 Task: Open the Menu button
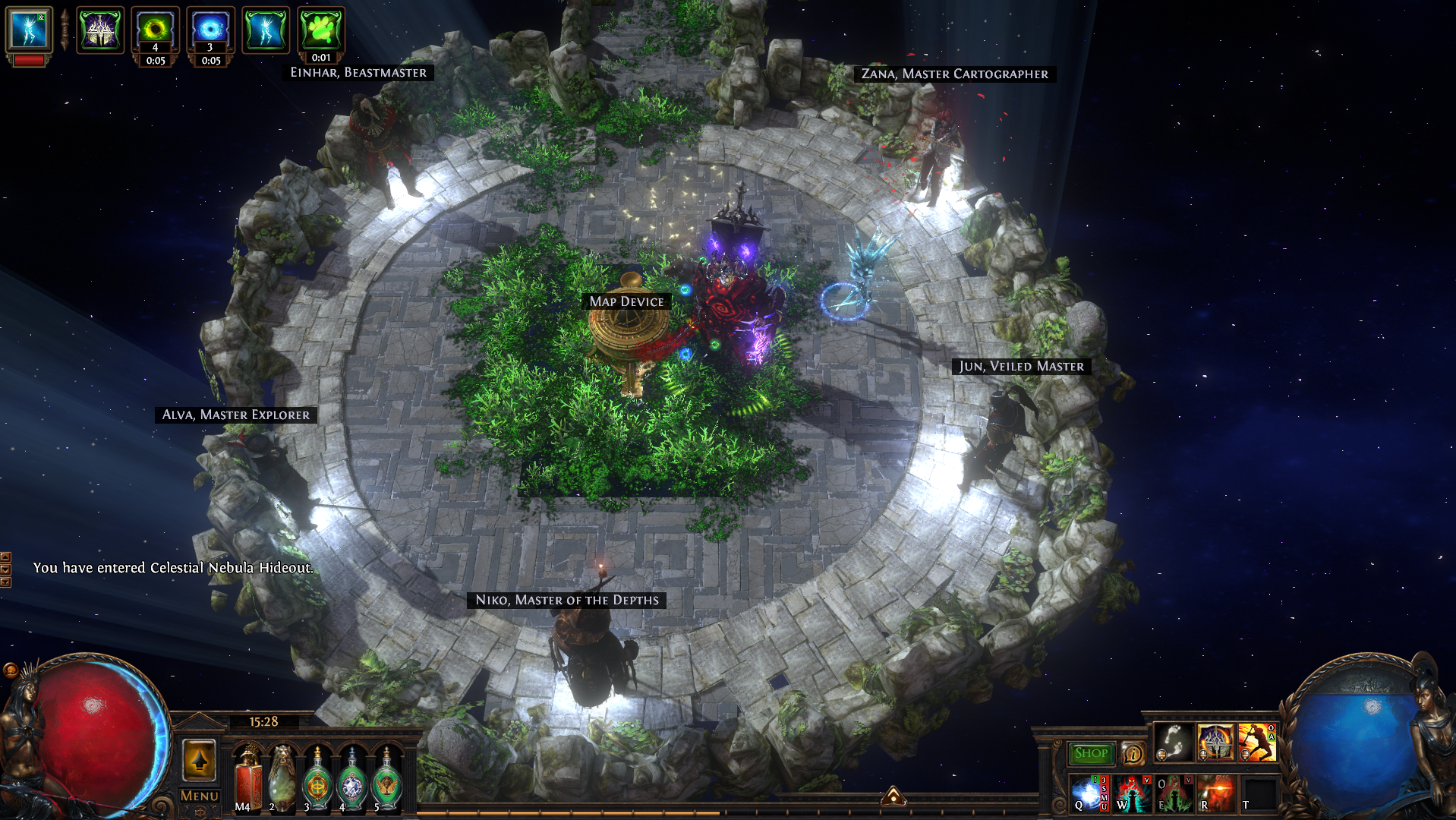[200, 796]
